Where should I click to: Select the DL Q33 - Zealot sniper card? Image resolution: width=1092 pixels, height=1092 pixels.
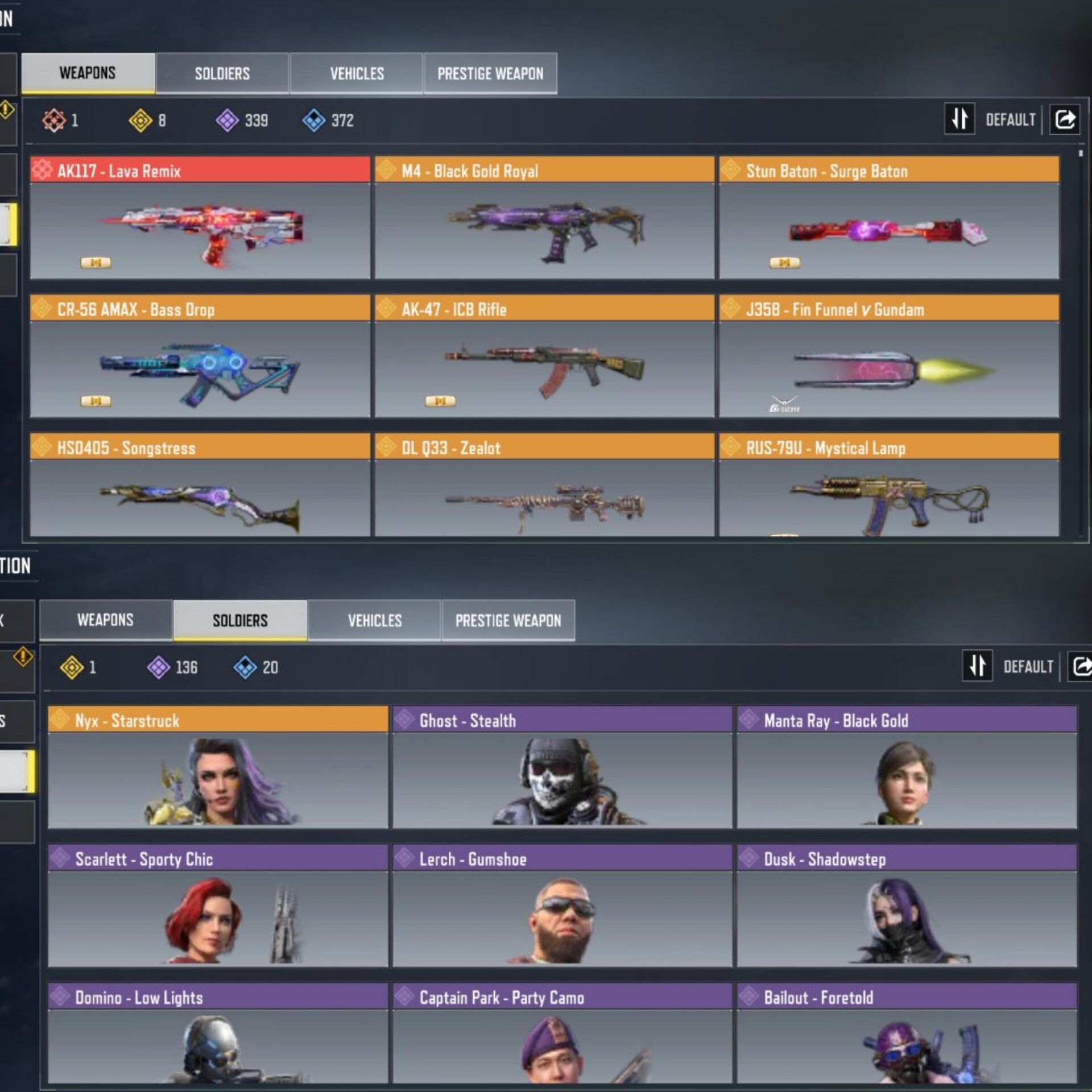coord(544,485)
